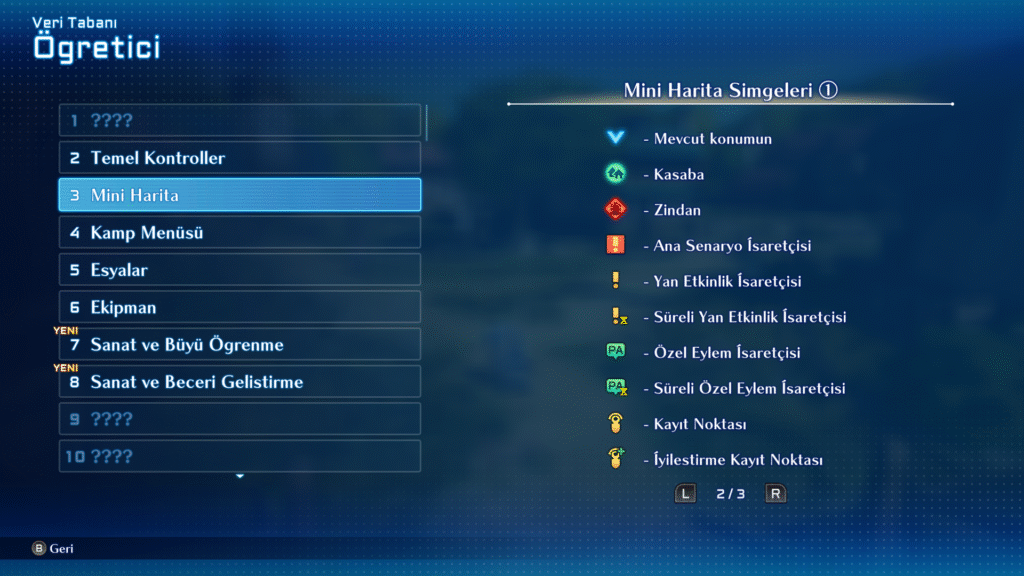1024x576 pixels.
Task: Select the Mini Harita entry
Action: point(240,195)
